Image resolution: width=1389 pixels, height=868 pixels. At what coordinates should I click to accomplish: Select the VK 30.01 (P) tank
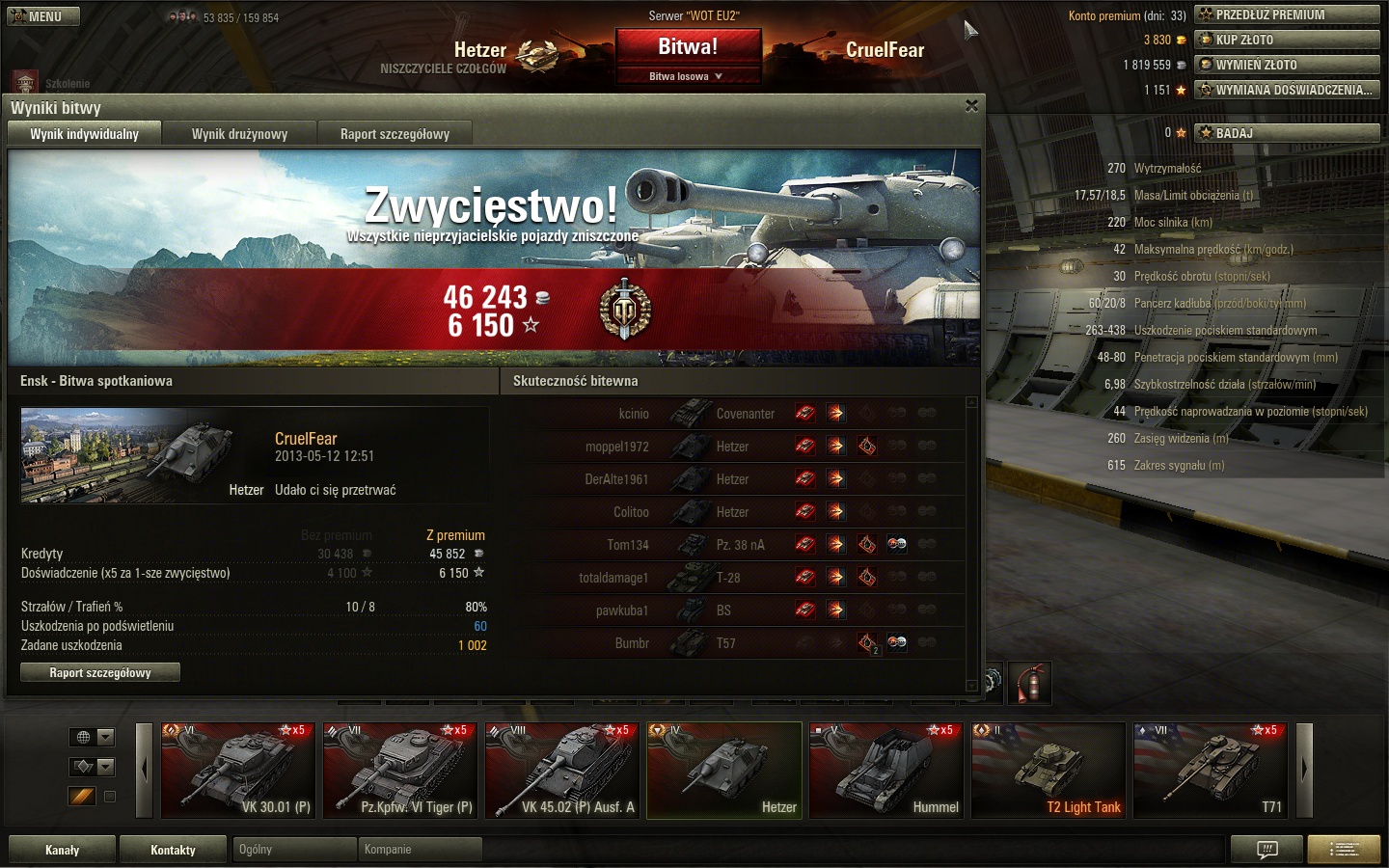coord(237,770)
